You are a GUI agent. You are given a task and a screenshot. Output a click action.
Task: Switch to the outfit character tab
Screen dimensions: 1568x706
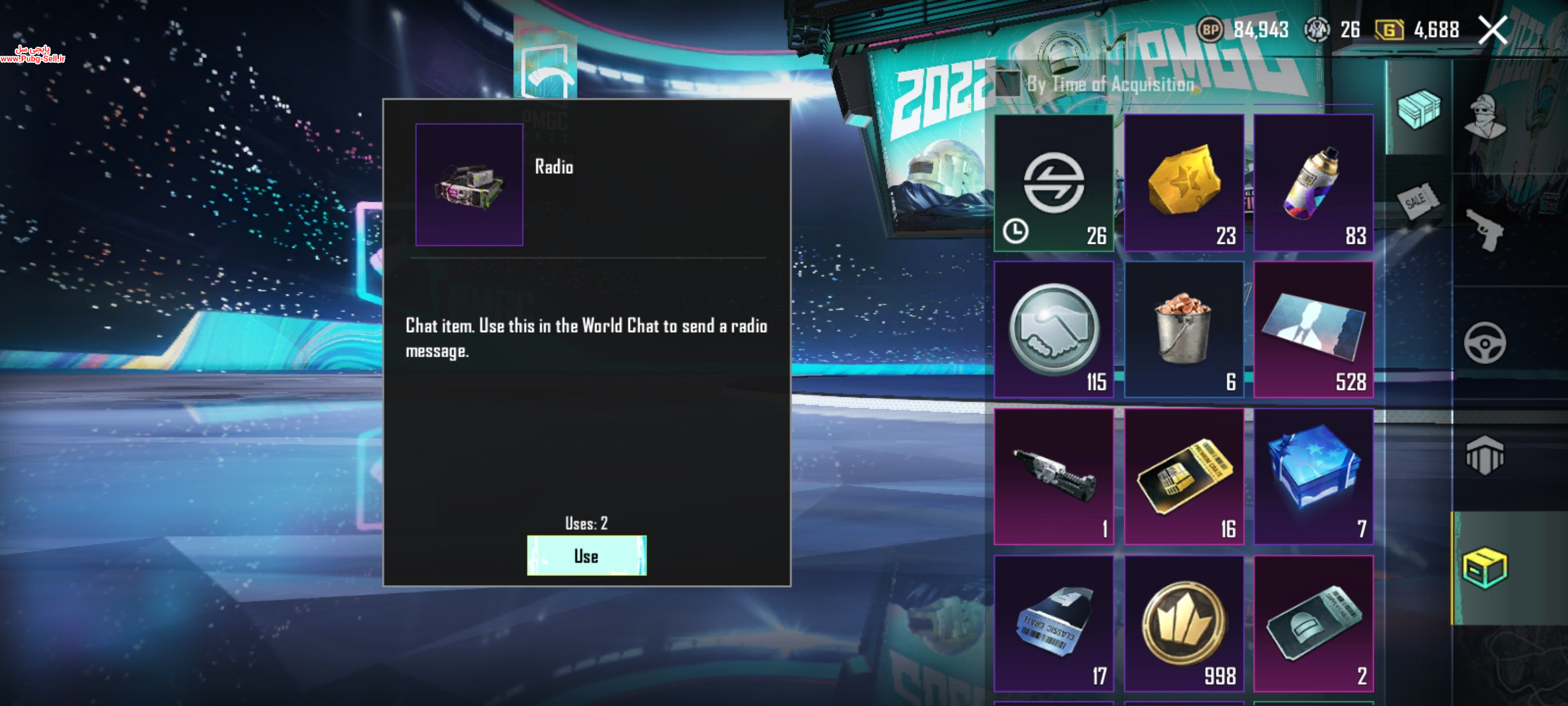click(x=1484, y=118)
